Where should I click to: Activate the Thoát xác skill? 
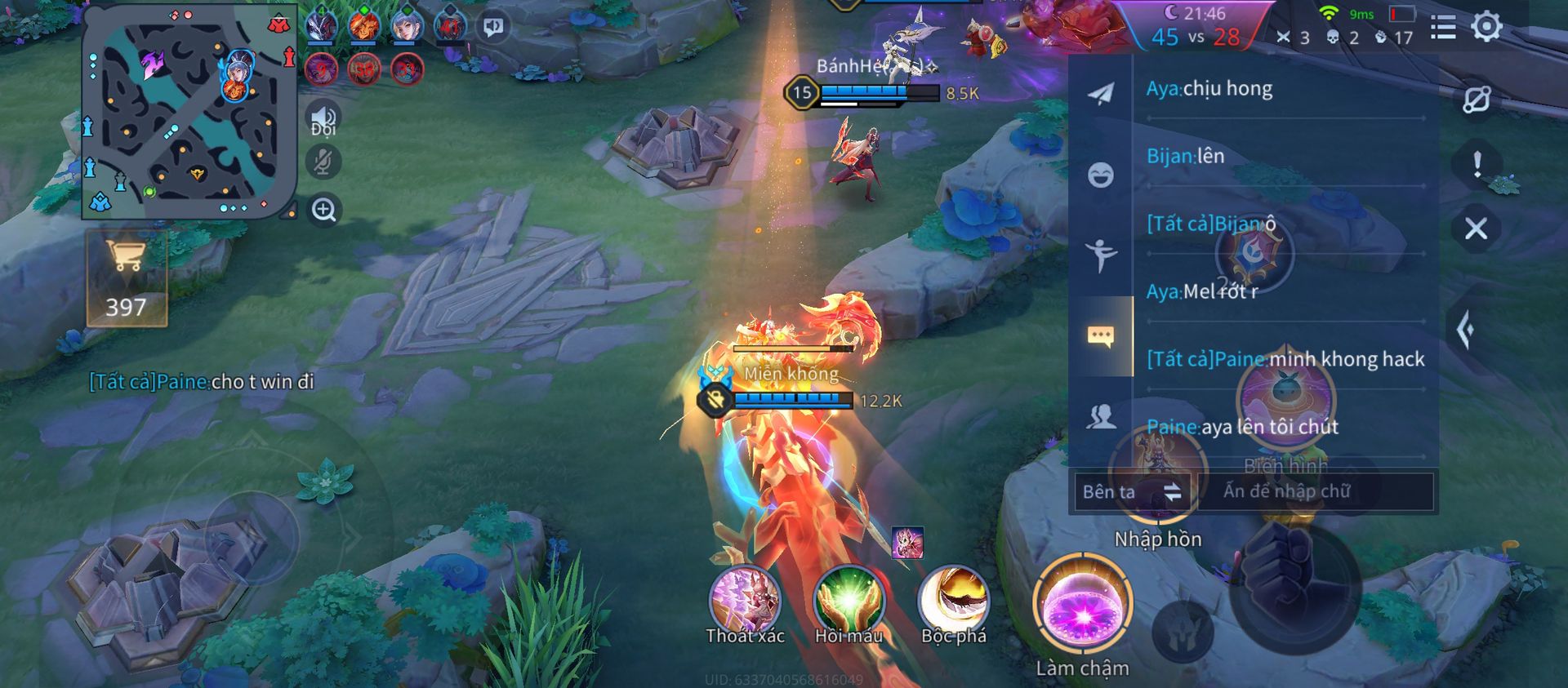point(744,601)
